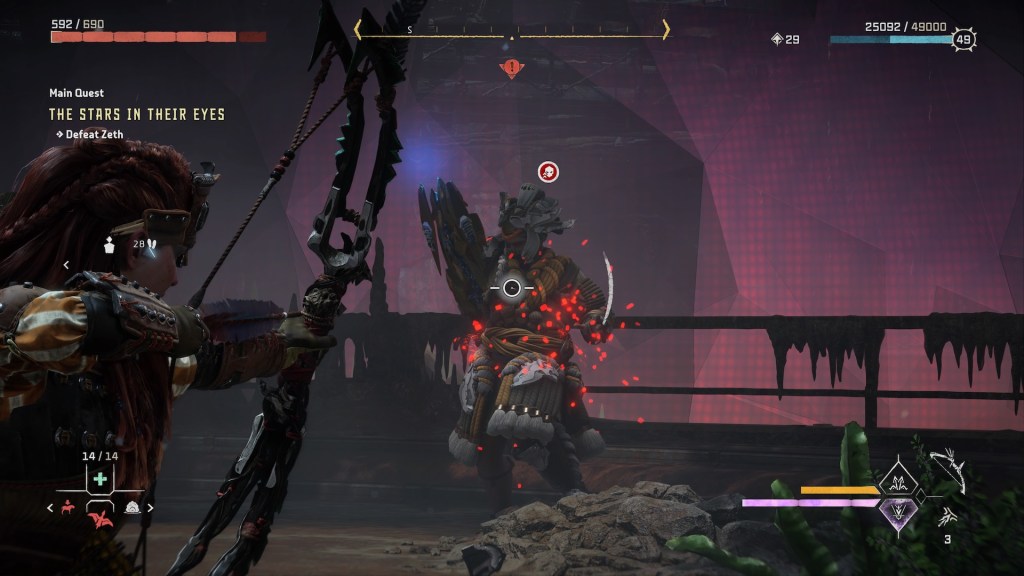This screenshot has width=1024, height=576.
Task: Open The Stars in Their Eyes quest tracker
Action: [137, 115]
